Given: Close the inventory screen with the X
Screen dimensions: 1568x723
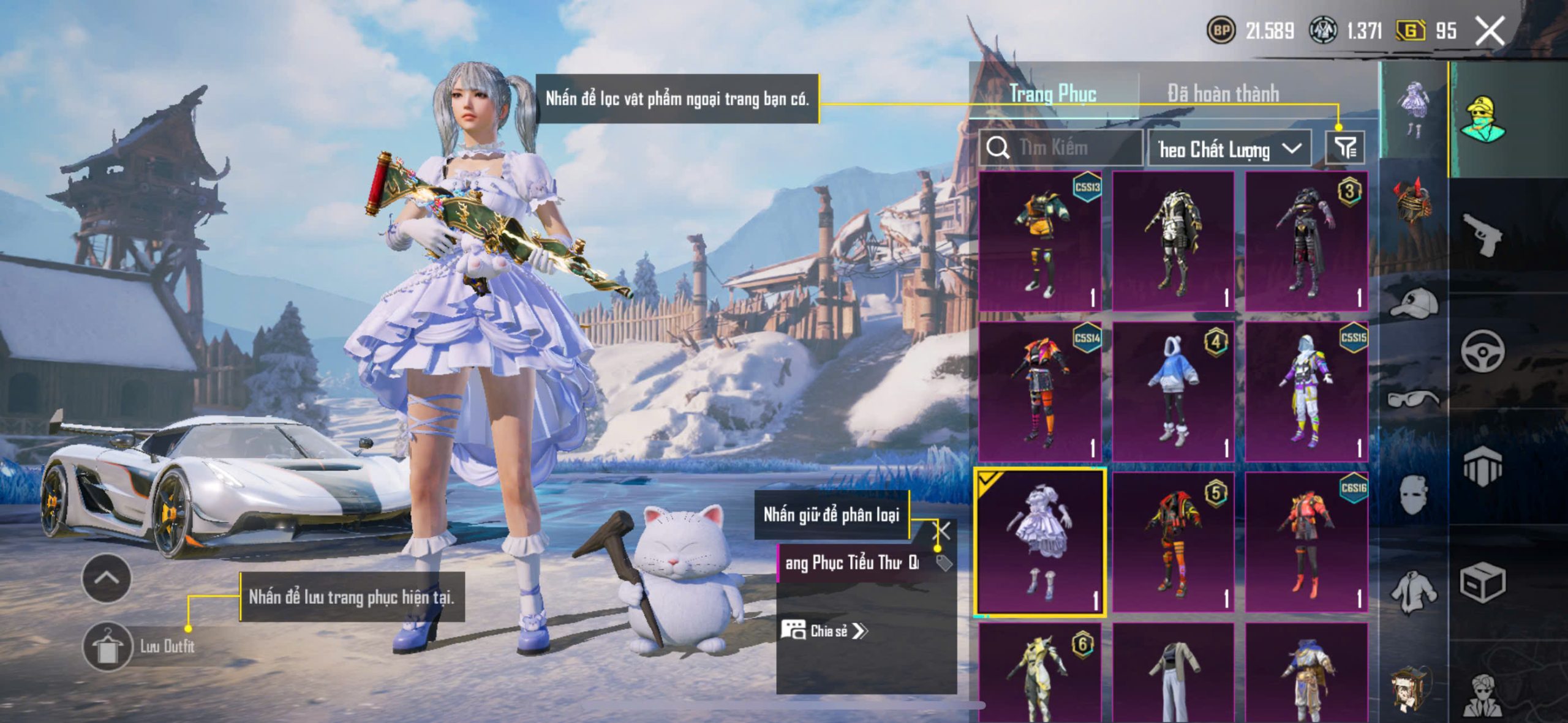Looking at the screenshot, I should pos(1489,31).
